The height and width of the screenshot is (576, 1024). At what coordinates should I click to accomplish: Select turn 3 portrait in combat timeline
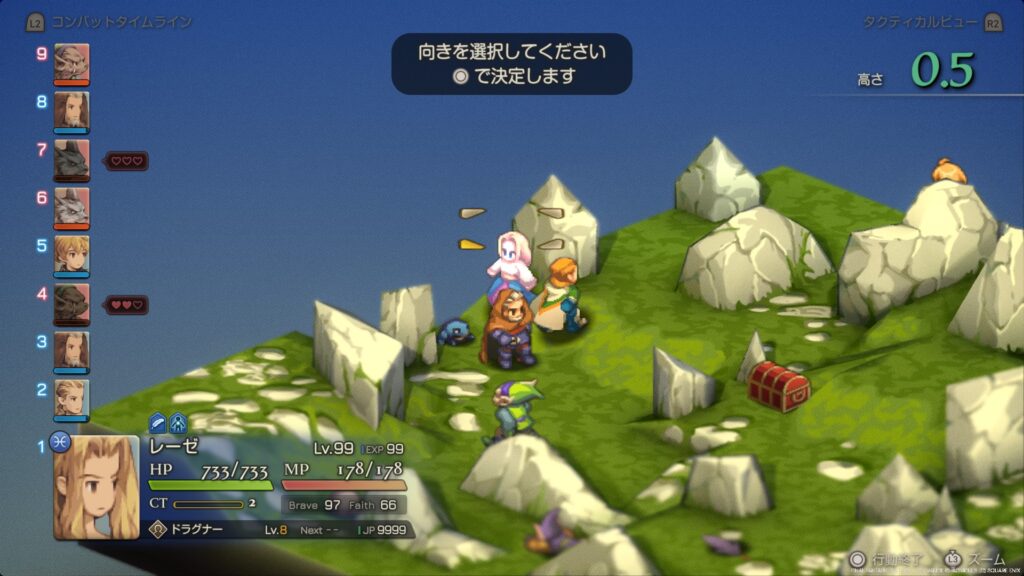coord(71,349)
